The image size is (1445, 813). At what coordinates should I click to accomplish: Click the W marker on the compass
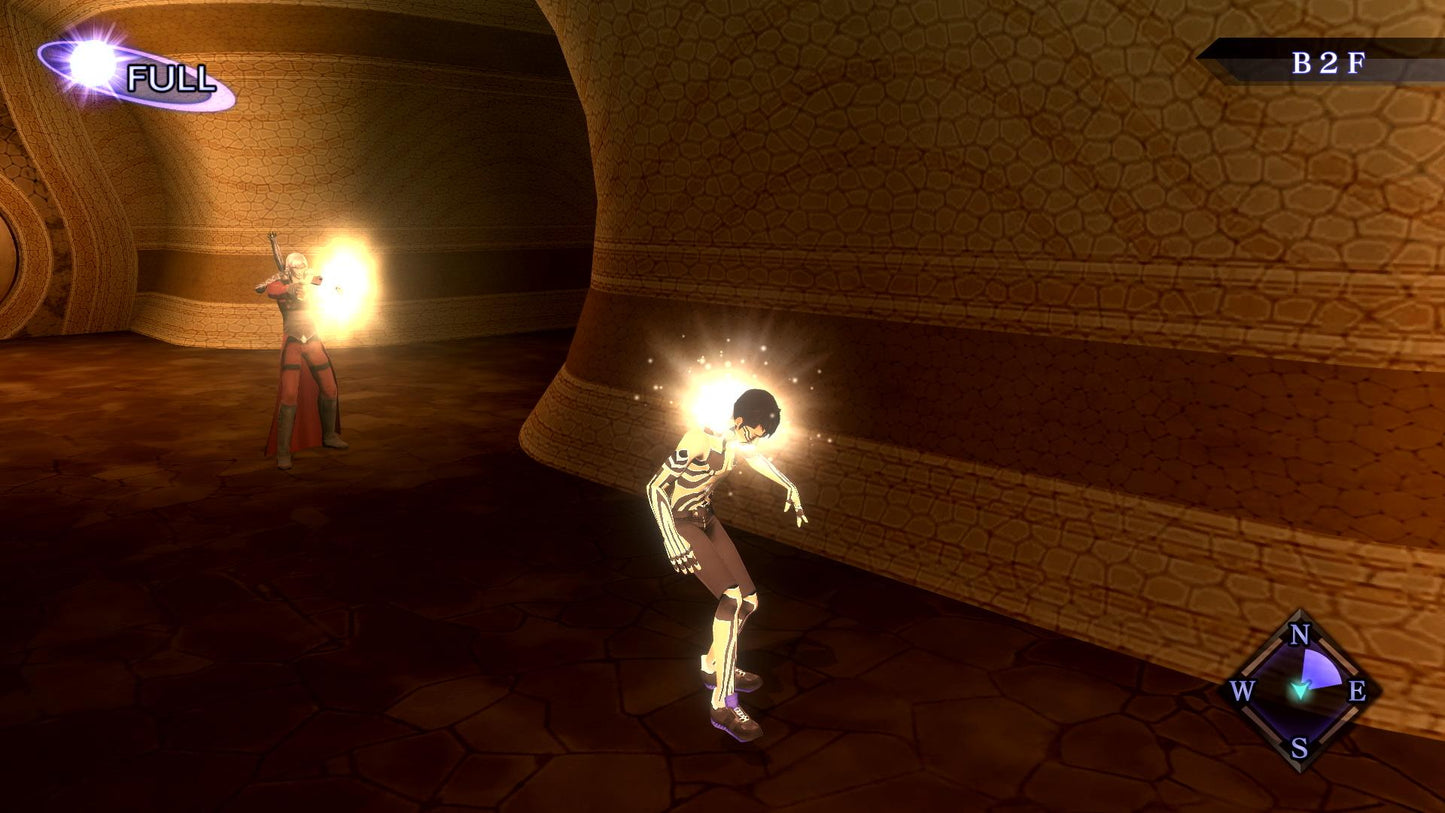coord(1243,692)
